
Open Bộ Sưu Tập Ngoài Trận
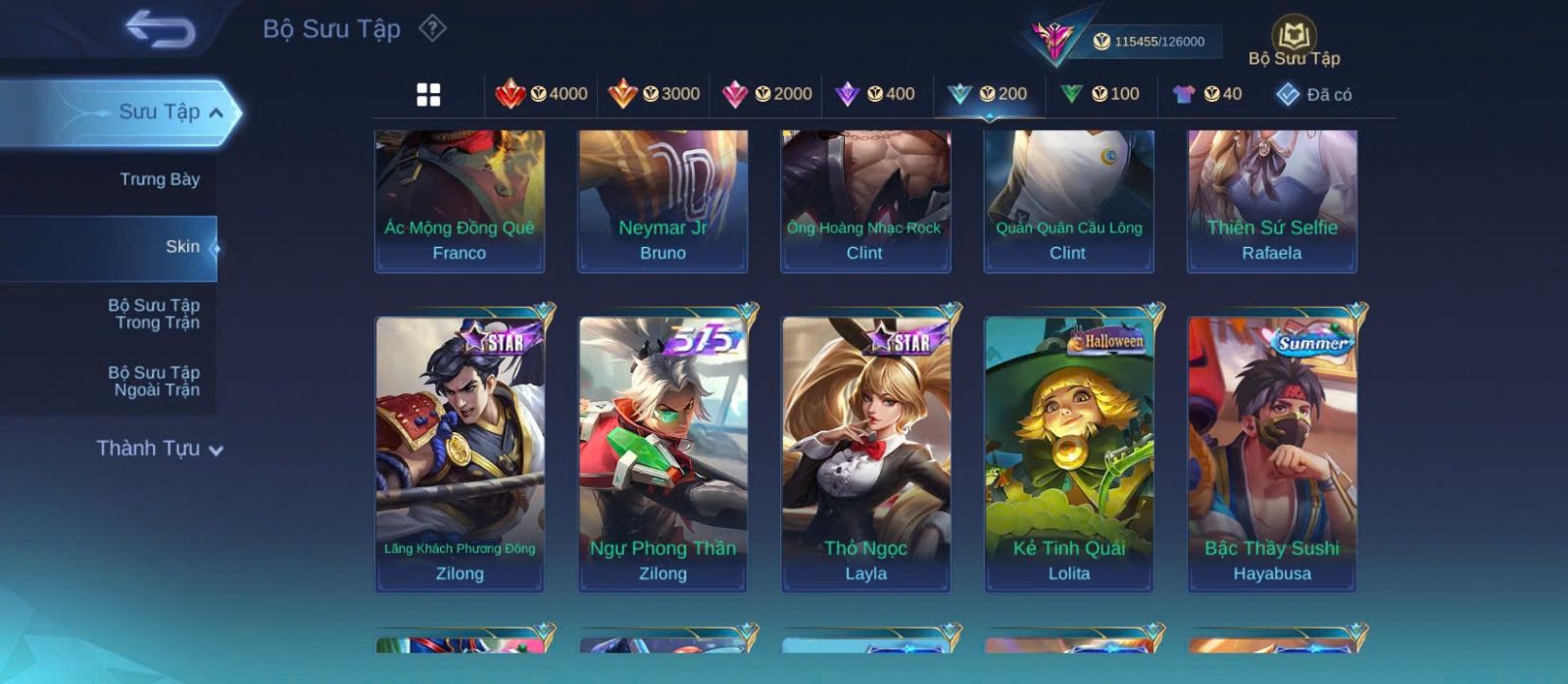pos(154,381)
